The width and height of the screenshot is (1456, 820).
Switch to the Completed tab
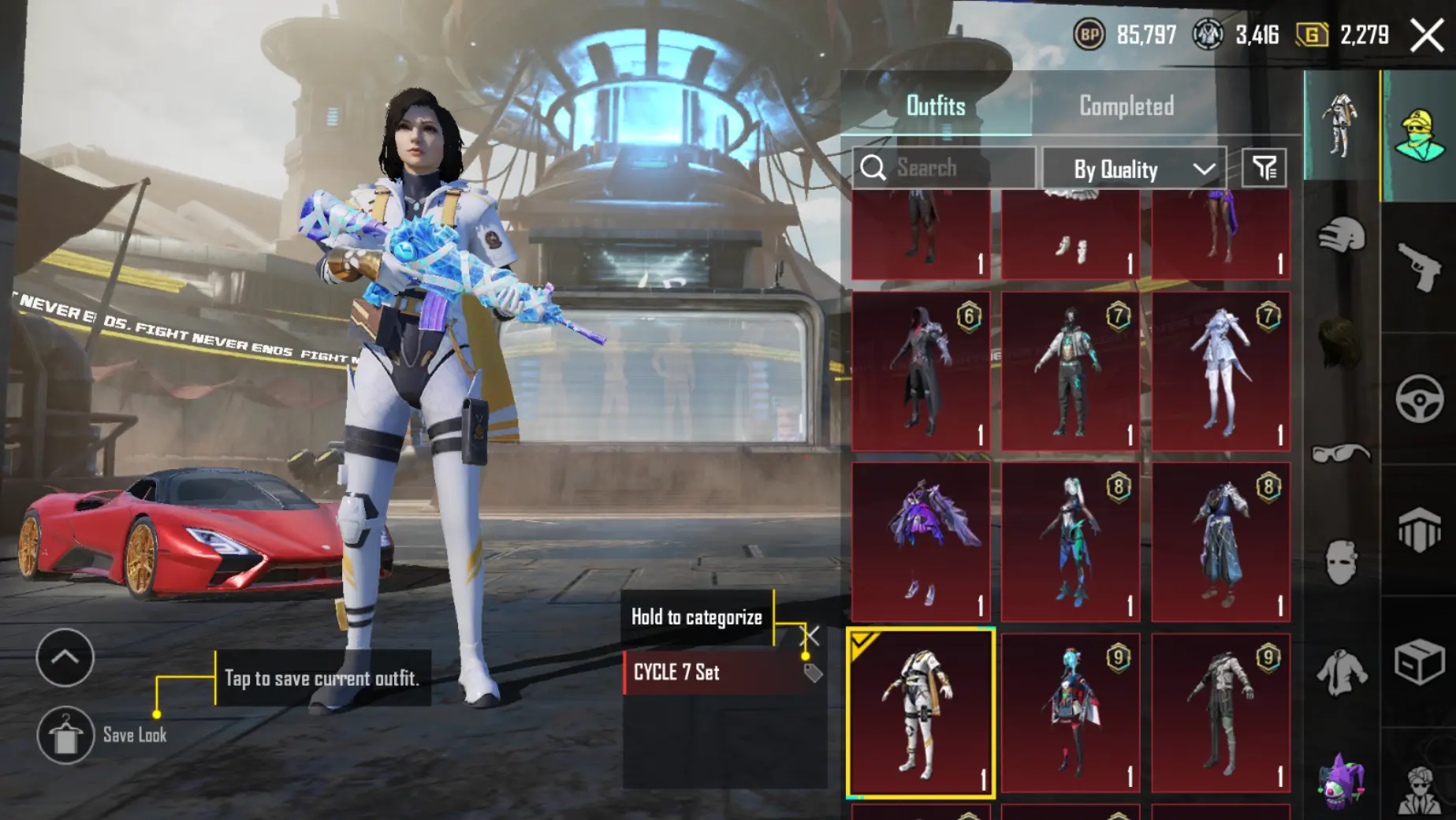click(x=1126, y=106)
